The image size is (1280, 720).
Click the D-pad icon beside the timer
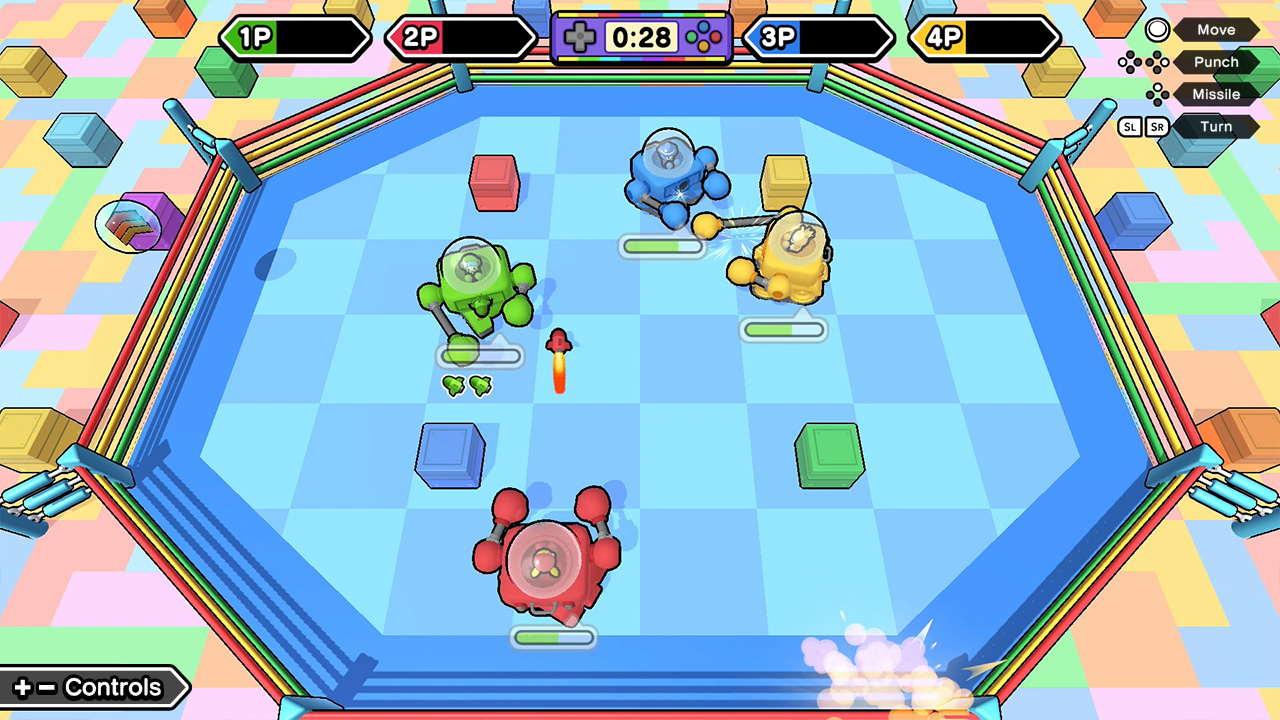click(580, 38)
